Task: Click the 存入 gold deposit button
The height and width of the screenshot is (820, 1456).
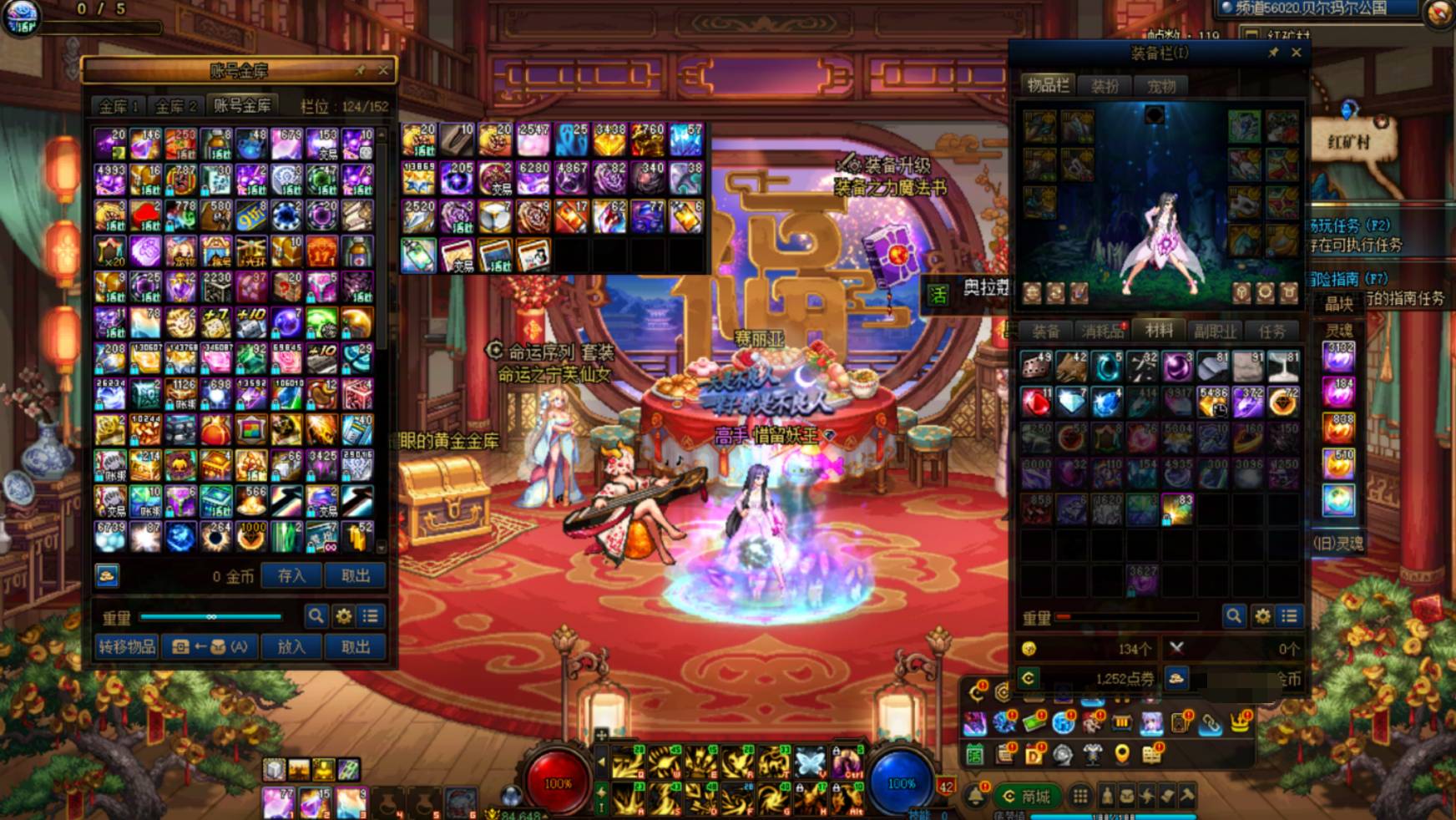Action: pos(291,575)
